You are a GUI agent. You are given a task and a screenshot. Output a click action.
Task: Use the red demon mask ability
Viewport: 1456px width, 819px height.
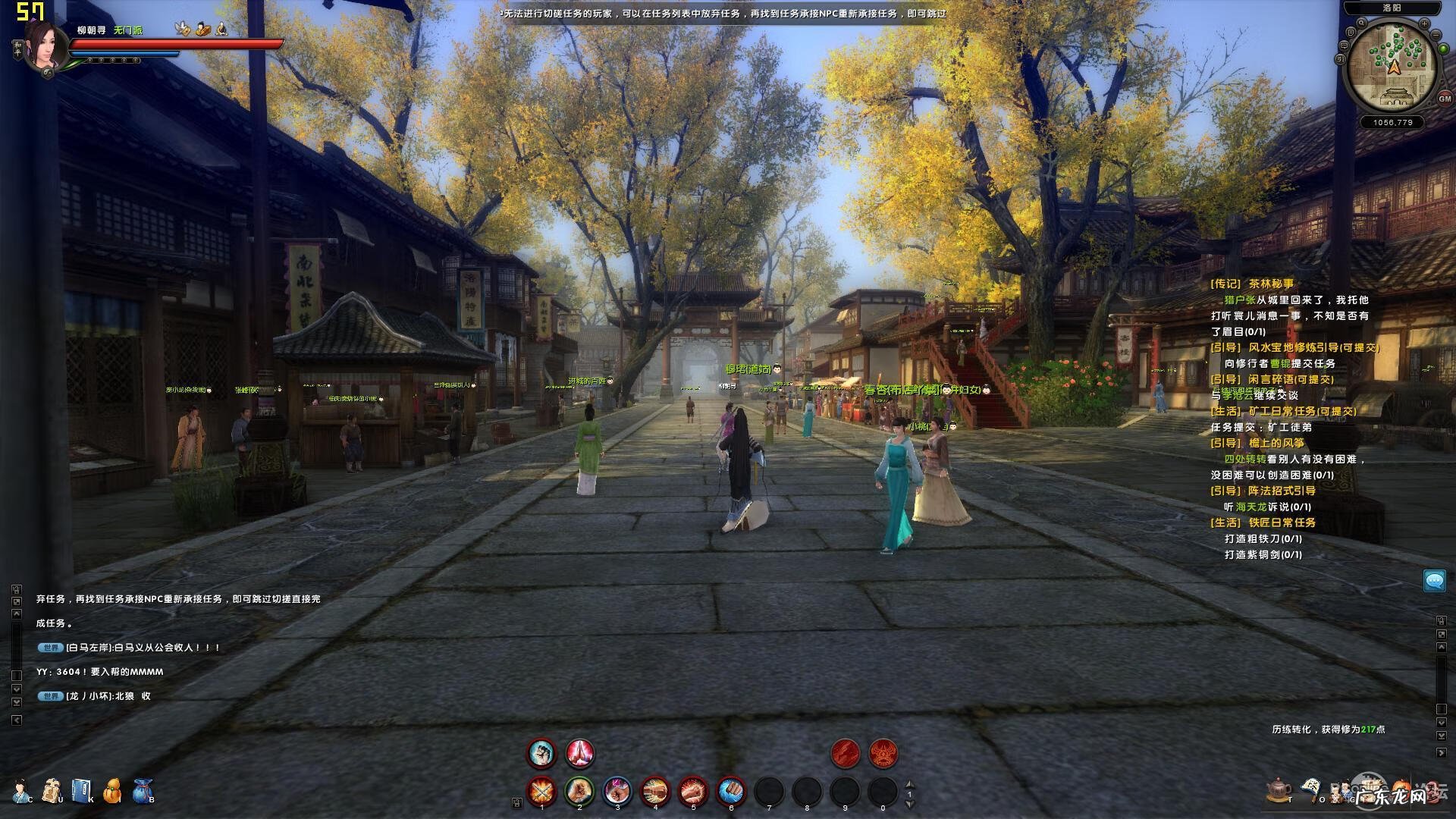point(883,753)
